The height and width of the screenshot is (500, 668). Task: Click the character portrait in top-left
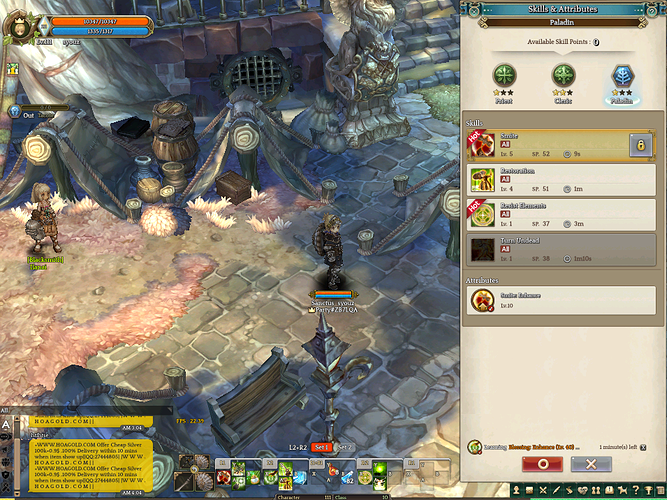17,22
